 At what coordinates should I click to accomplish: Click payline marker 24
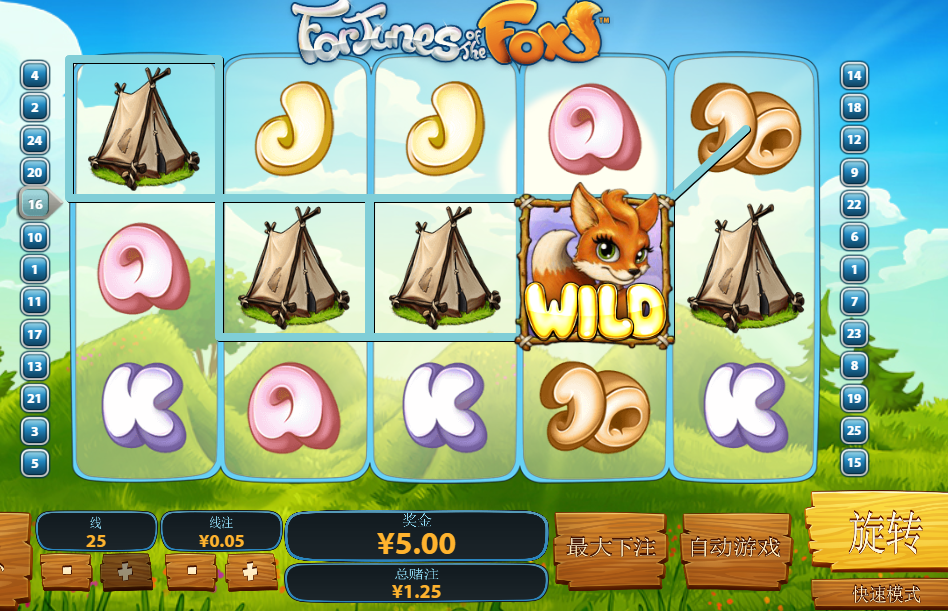[35, 140]
